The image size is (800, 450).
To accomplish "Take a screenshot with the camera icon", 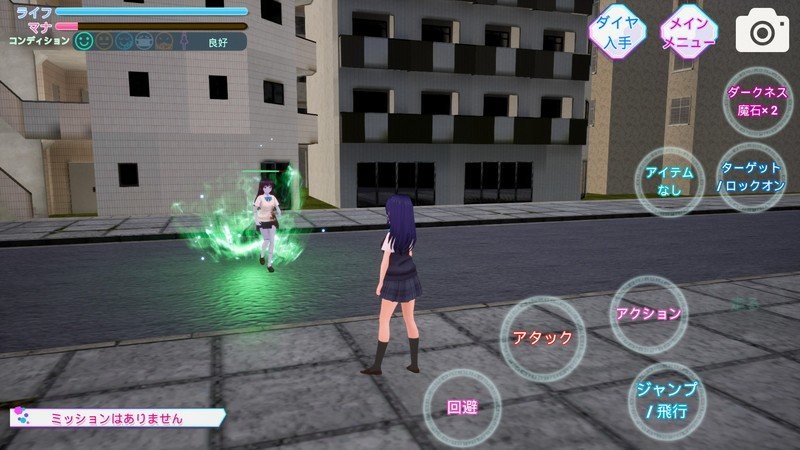I will coord(763,32).
